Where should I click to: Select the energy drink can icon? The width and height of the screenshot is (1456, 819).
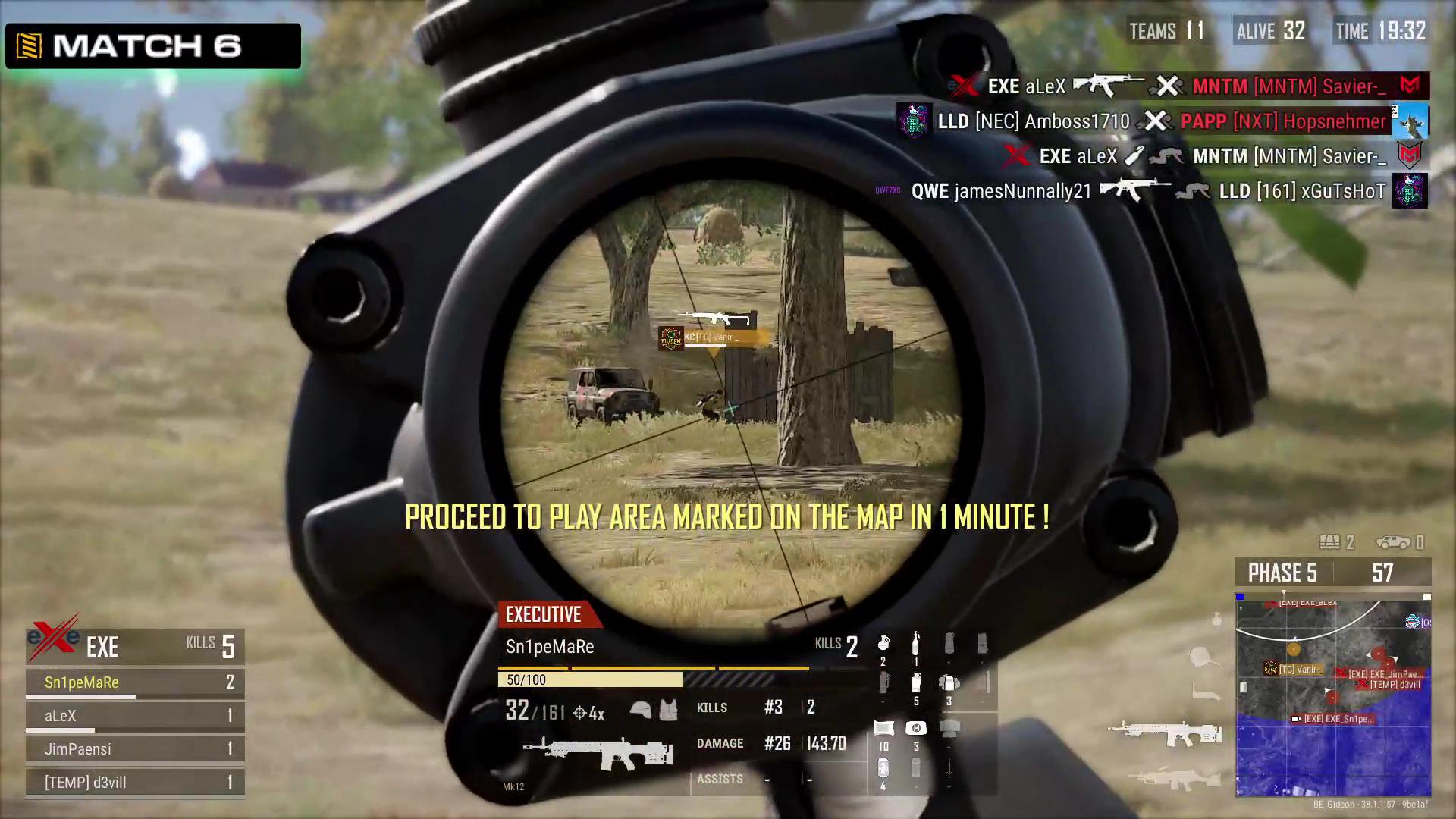point(883,769)
